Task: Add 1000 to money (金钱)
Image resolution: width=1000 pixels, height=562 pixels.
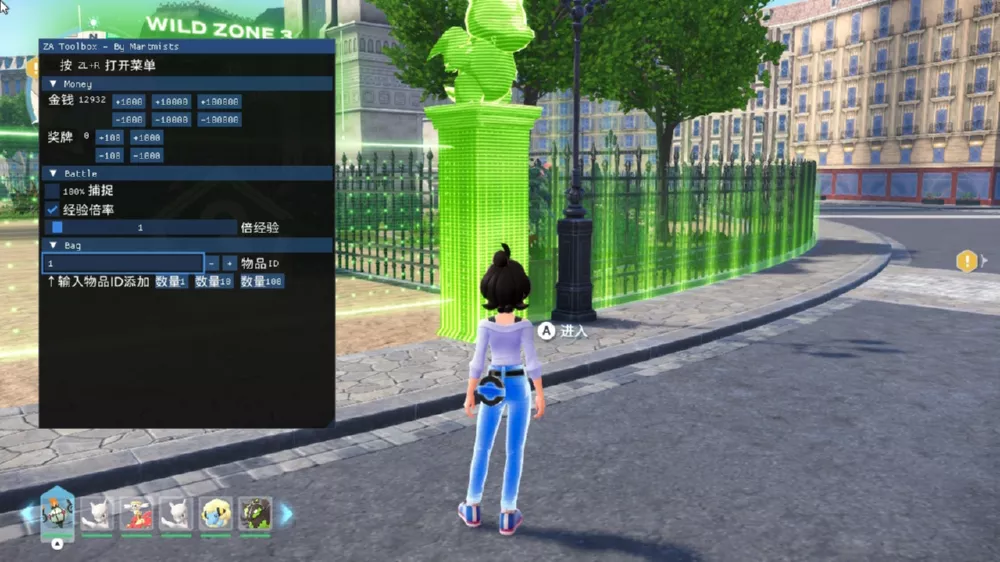Action: (x=129, y=101)
